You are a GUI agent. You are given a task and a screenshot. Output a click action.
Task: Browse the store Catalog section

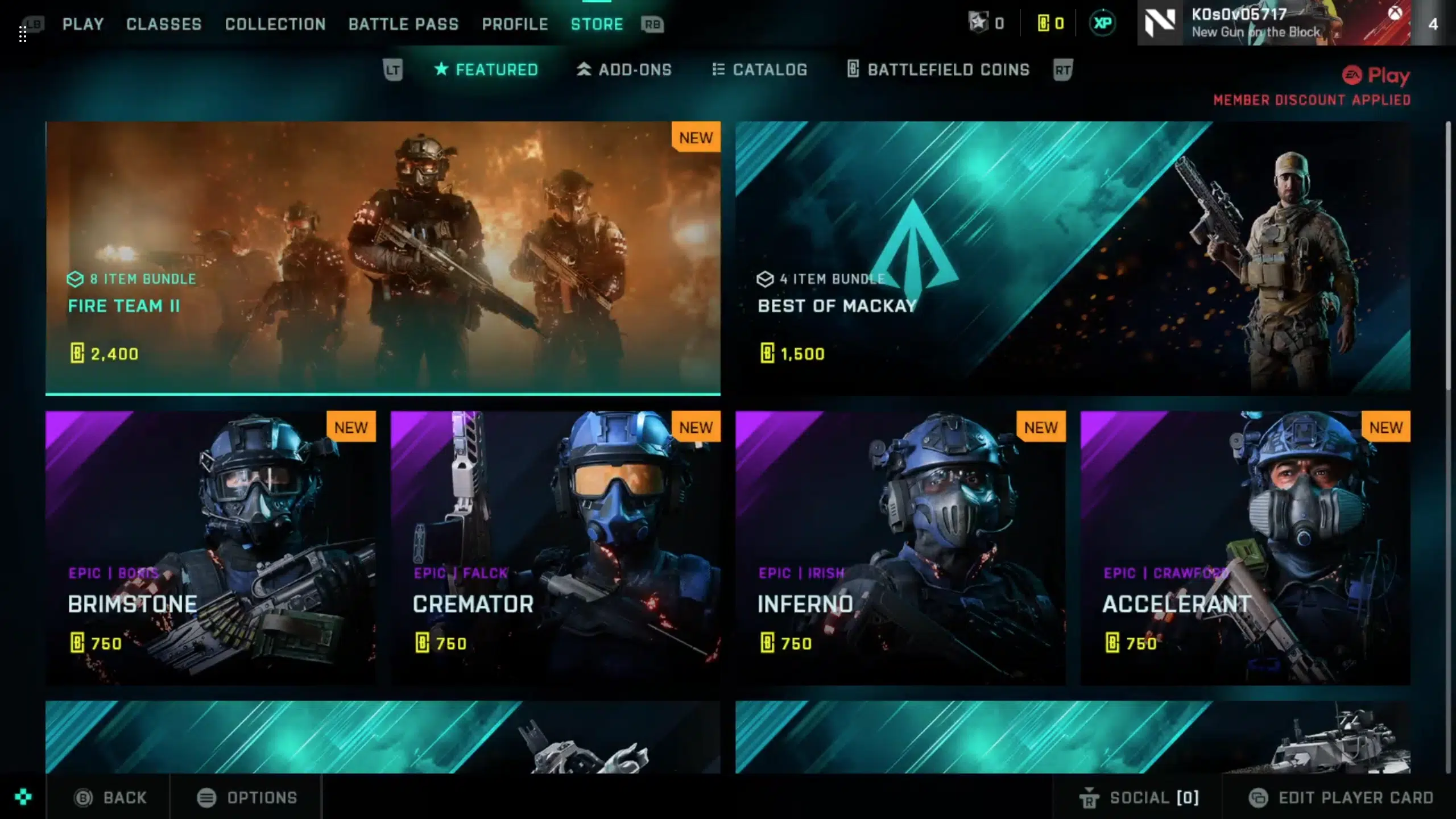759,69
